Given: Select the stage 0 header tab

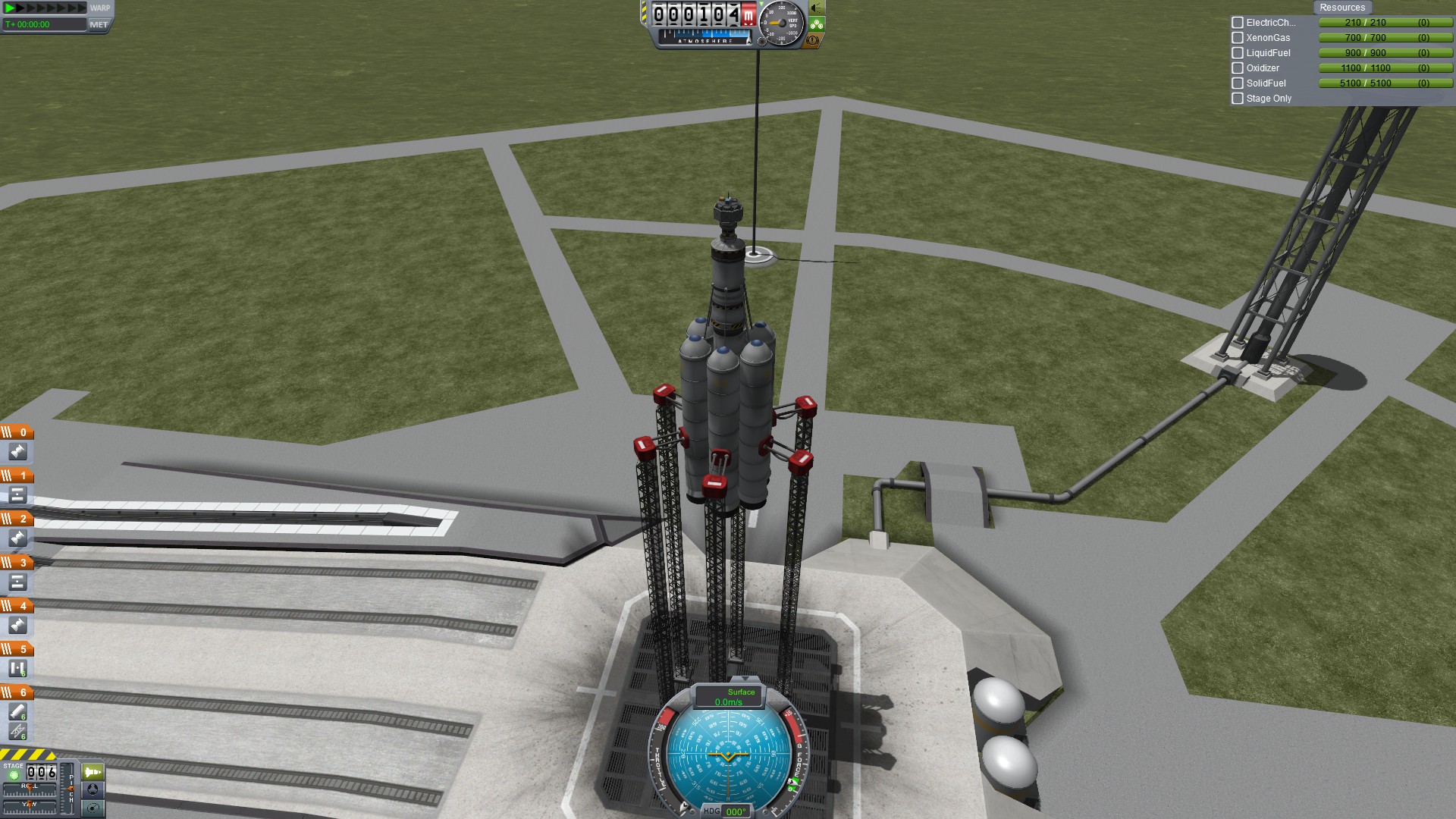Looking at the screenshot, I should point(17,432).
